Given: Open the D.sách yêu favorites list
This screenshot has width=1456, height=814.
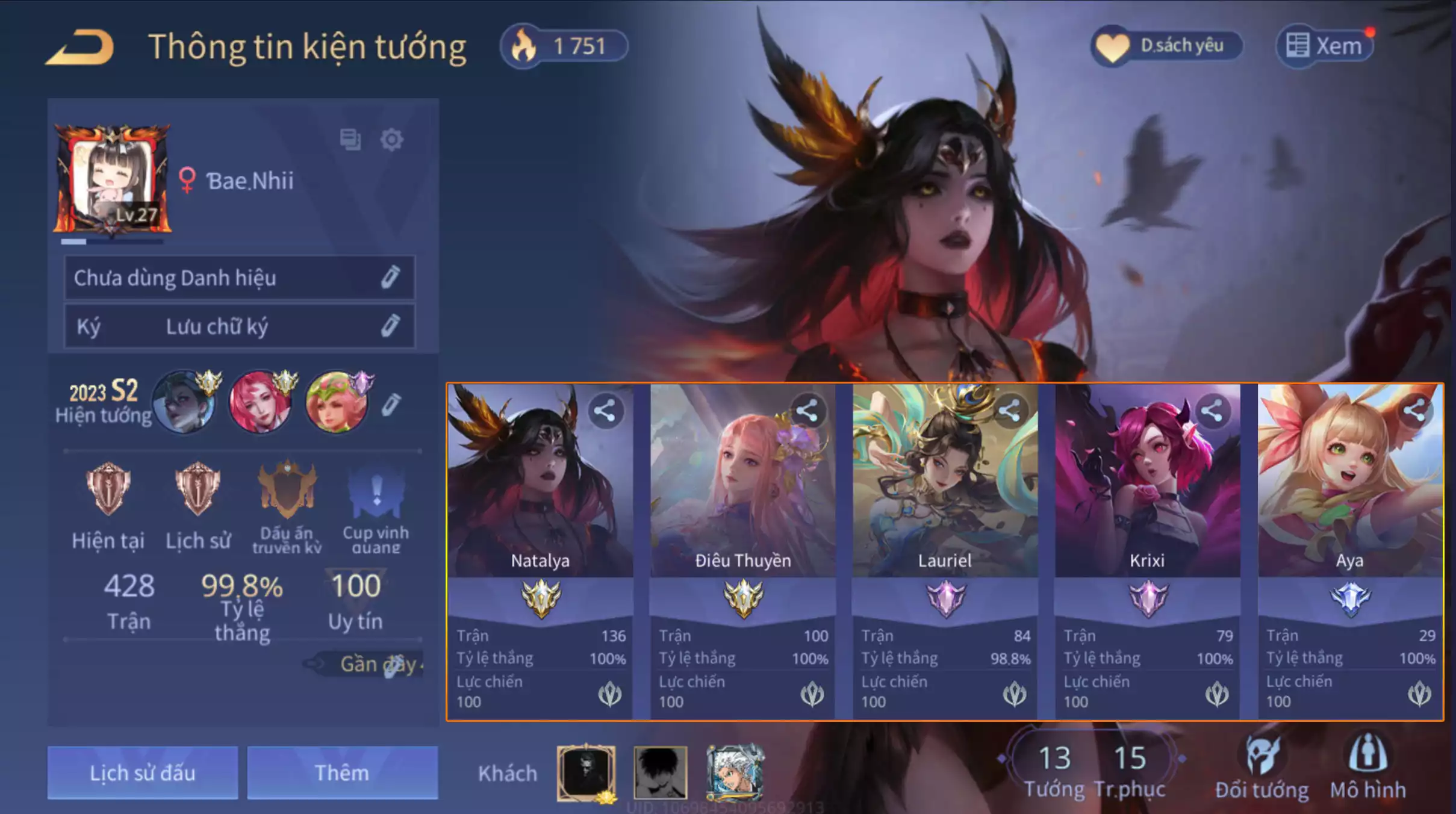Looking at the screenshot, I should point(1166,46).
